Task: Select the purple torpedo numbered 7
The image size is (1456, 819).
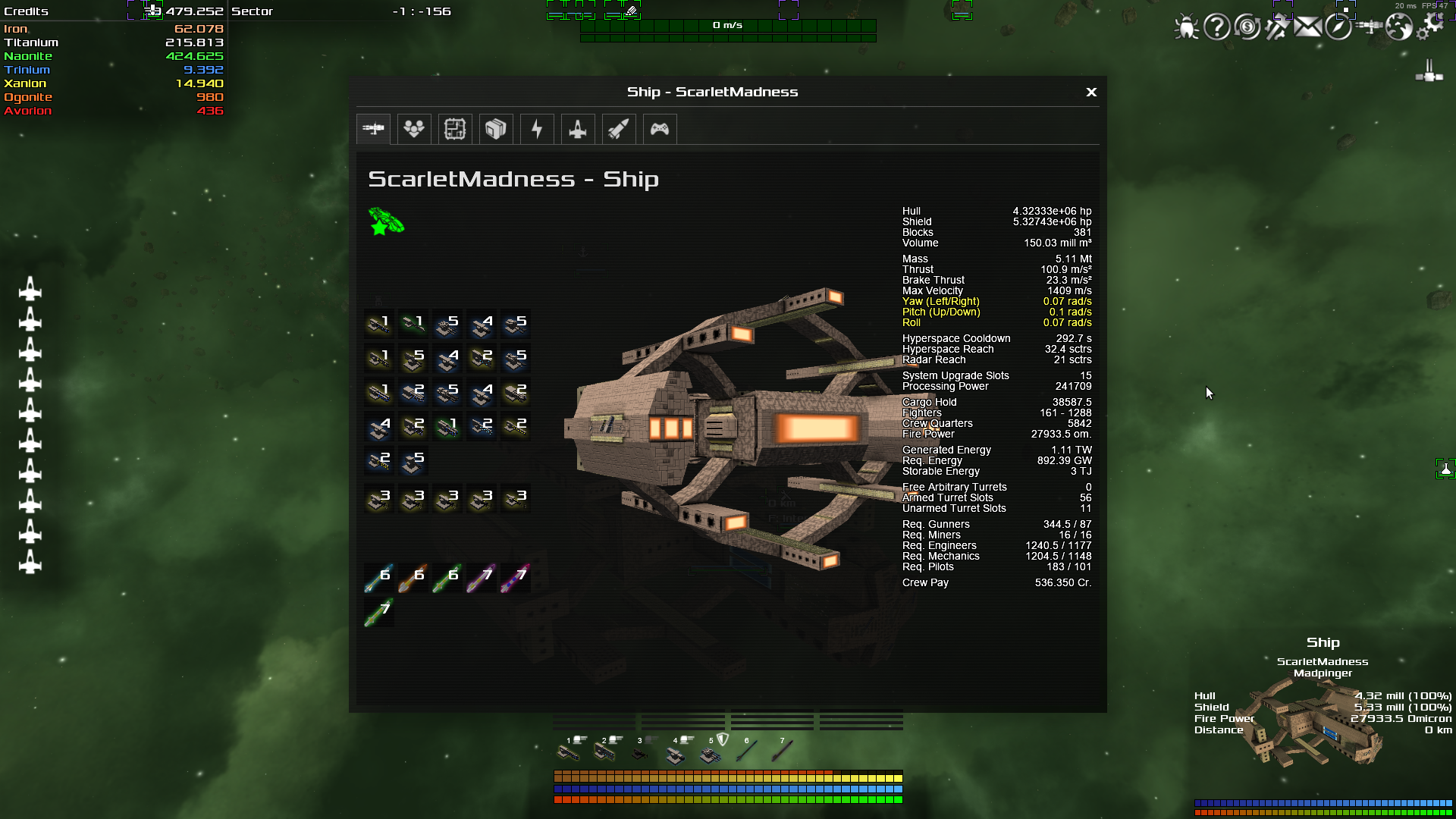Action: 482,578
